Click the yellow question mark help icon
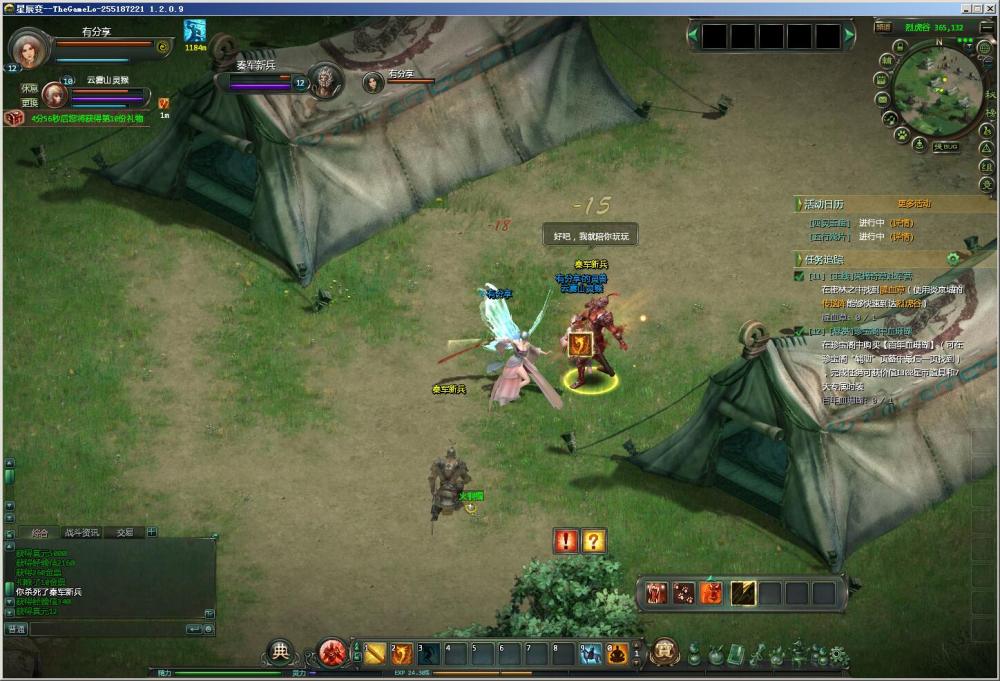 594,541
